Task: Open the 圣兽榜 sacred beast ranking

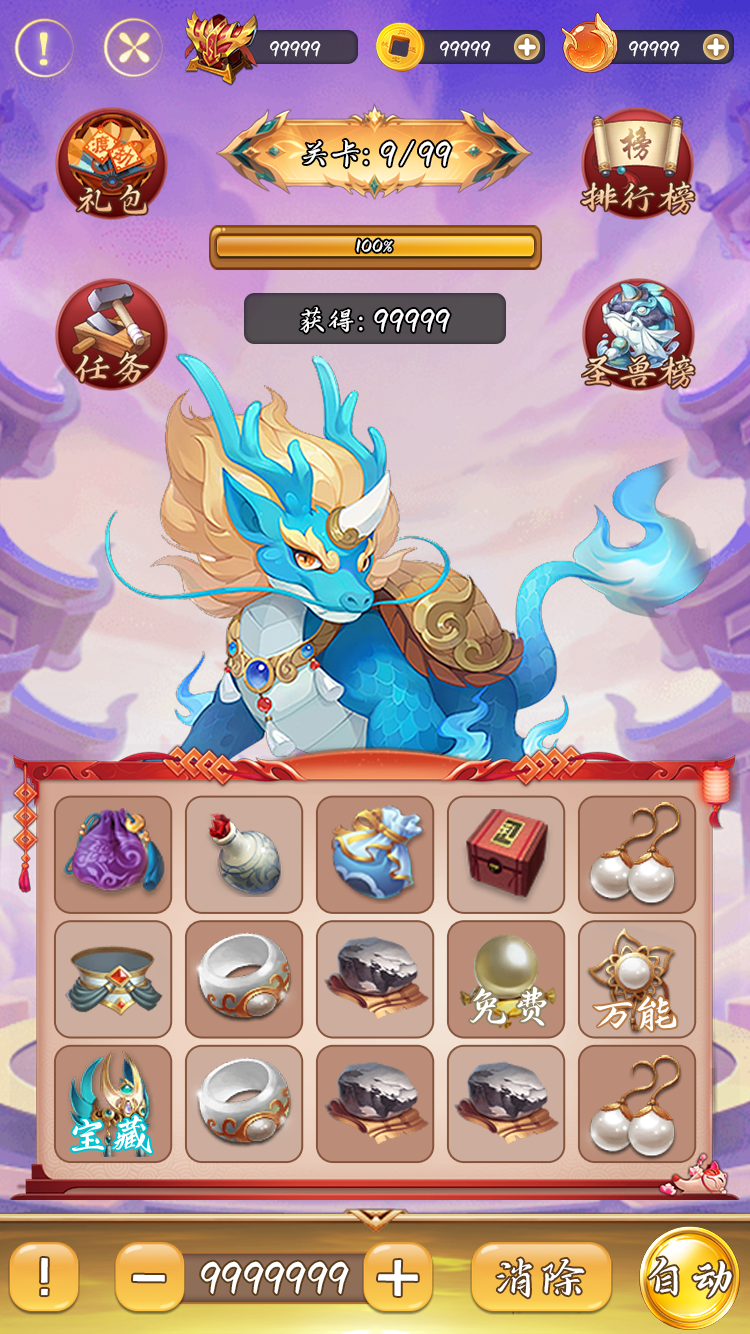Action: coord(637,334)
